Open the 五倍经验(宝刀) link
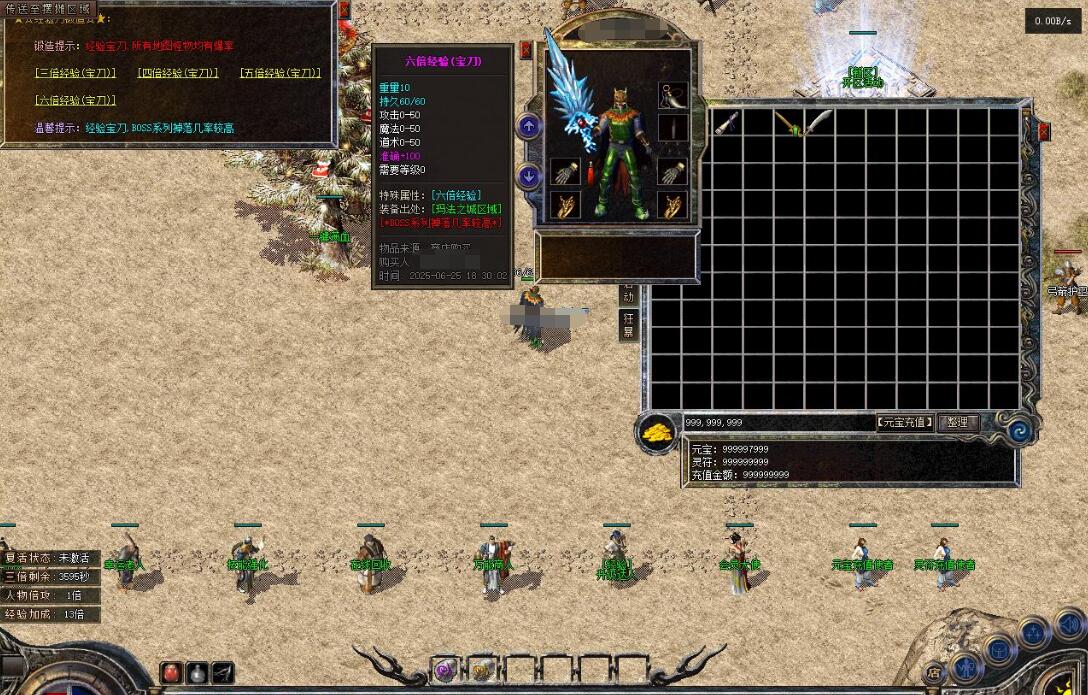The height and width of the screenshot is (695, 1088). click(280, 73)
